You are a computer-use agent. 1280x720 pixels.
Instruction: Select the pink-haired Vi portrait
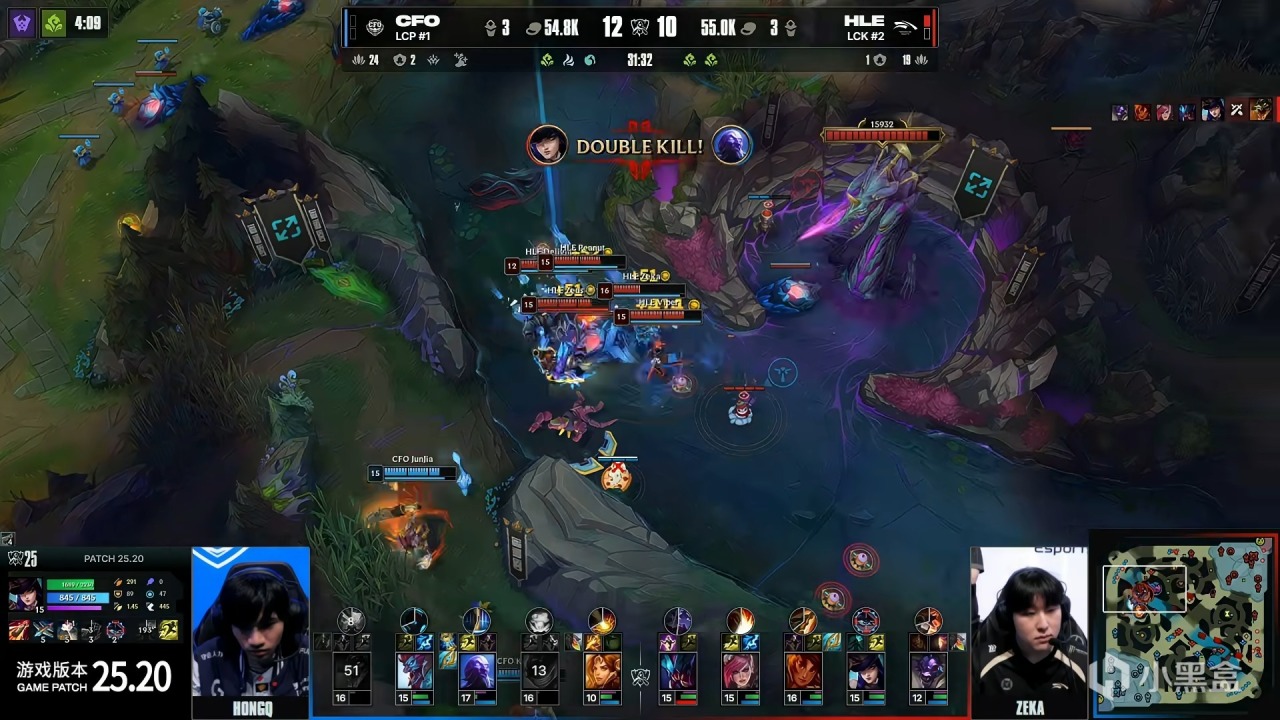tap(740, 670)
